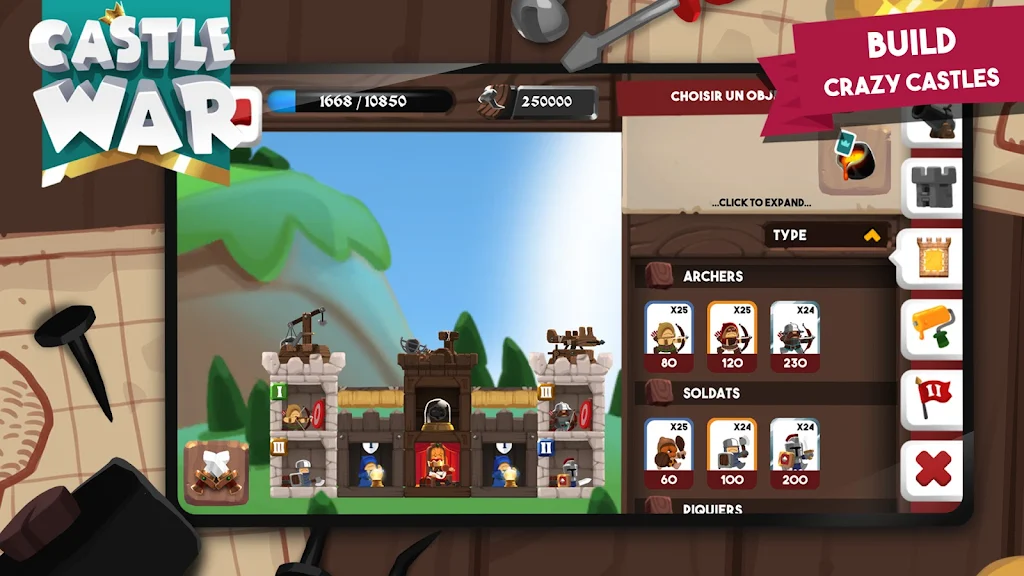Pick the 200-cost knight soldier

pyautogui.click(x=795, y=452)
